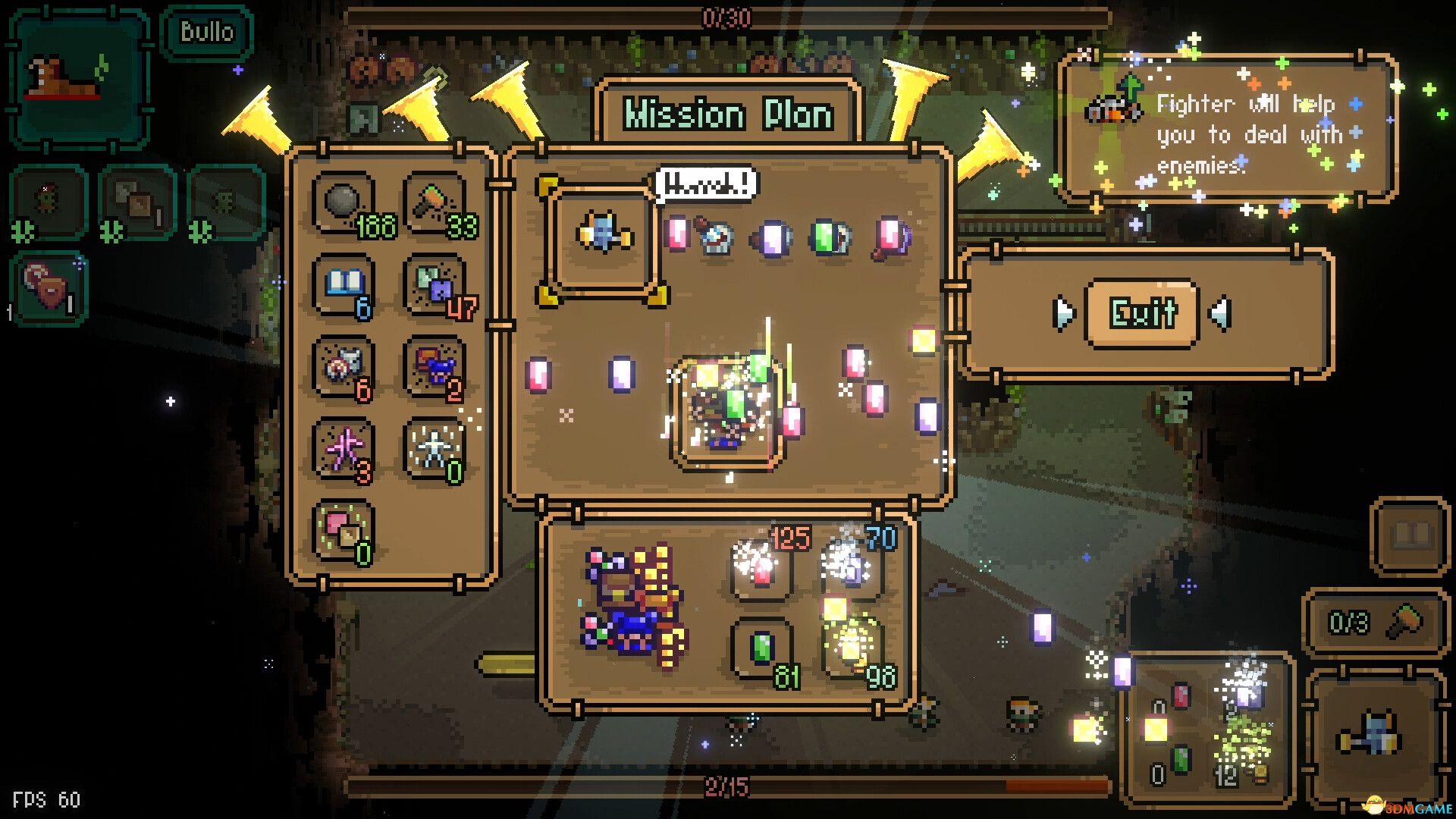Viewport: 1456px width, 819px height.
Task: Click the Exit button
Action: (x=1143, y=313)
